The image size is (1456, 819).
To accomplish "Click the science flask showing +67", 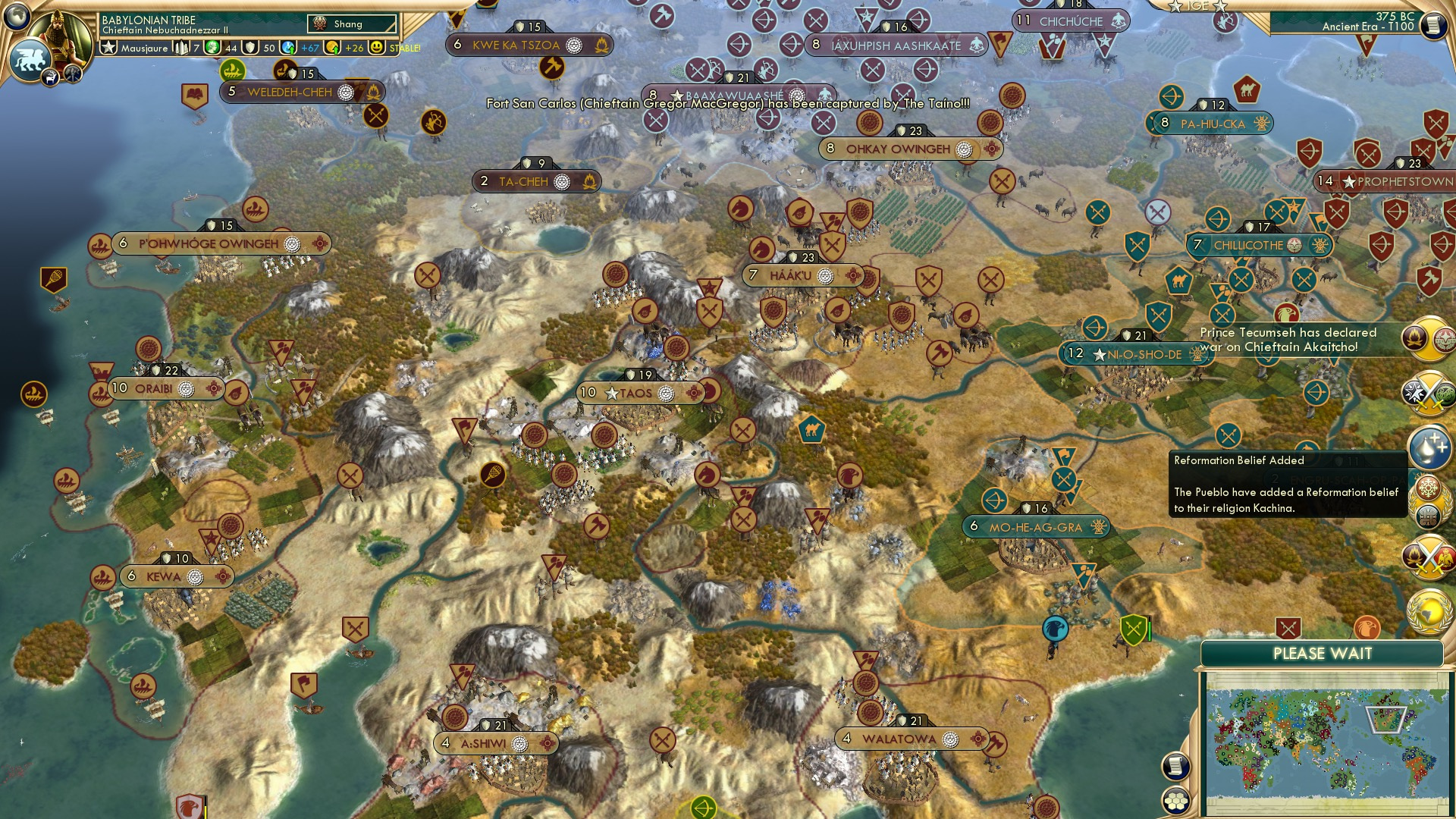I will 287,48.
